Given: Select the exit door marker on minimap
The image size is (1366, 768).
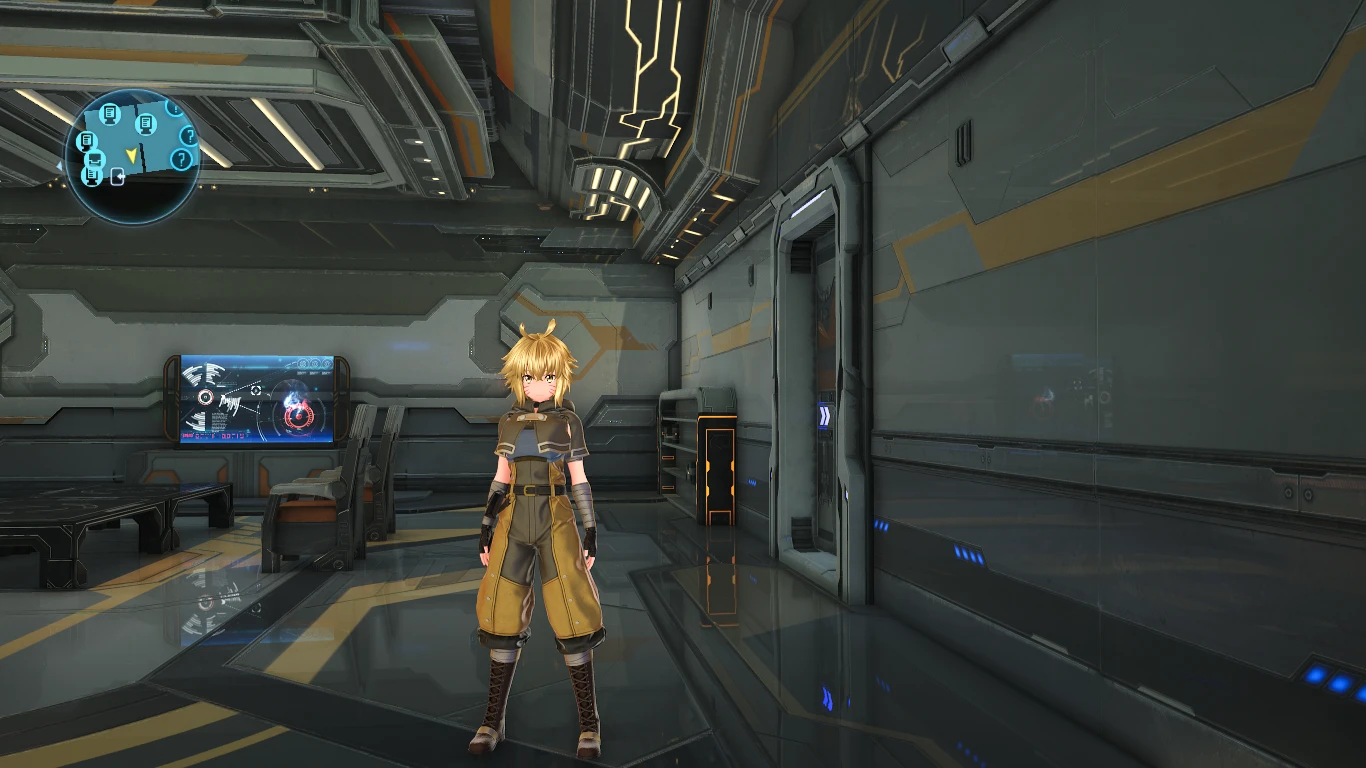Looking at the screenshot, I should [118, 178].
